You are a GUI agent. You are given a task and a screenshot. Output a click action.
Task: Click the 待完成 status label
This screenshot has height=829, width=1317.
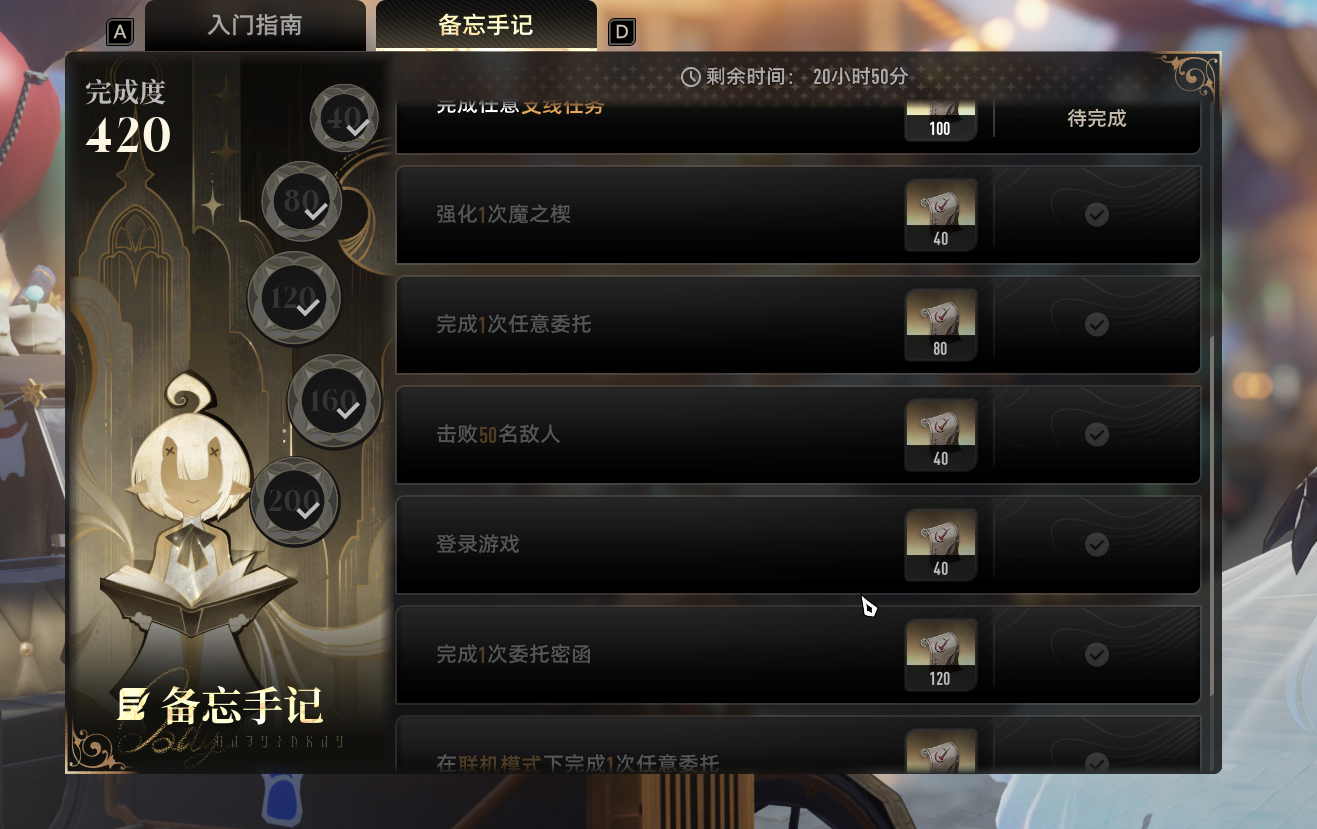1096,118
